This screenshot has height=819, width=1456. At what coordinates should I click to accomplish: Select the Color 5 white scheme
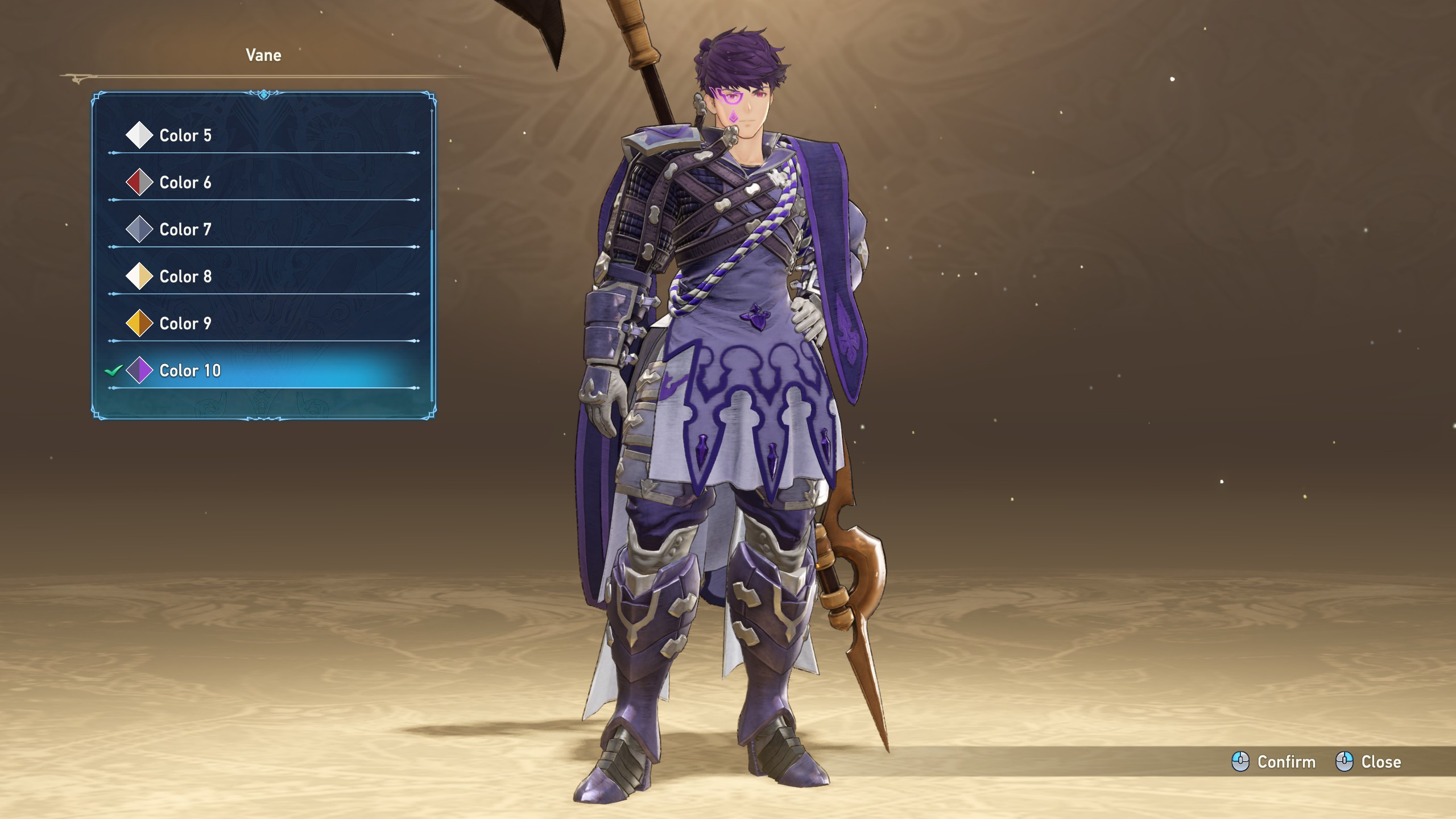click(185, 135)
